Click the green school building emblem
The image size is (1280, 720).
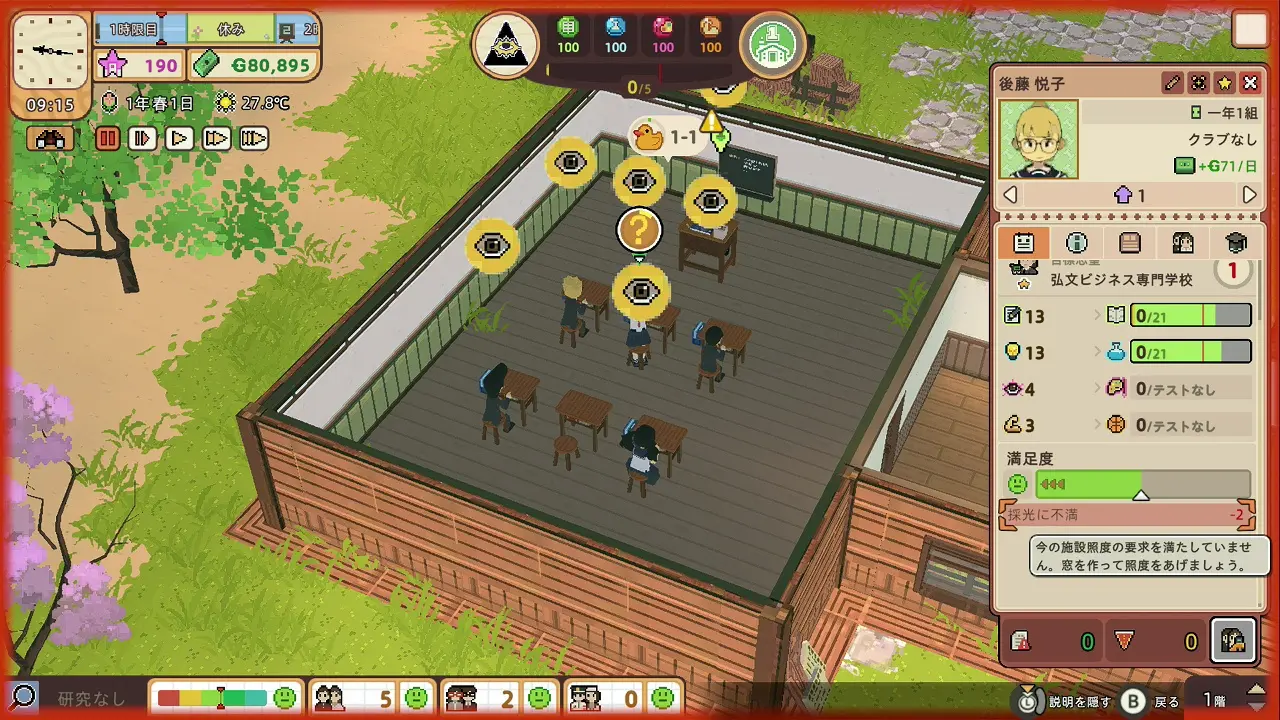pos(773,44)
